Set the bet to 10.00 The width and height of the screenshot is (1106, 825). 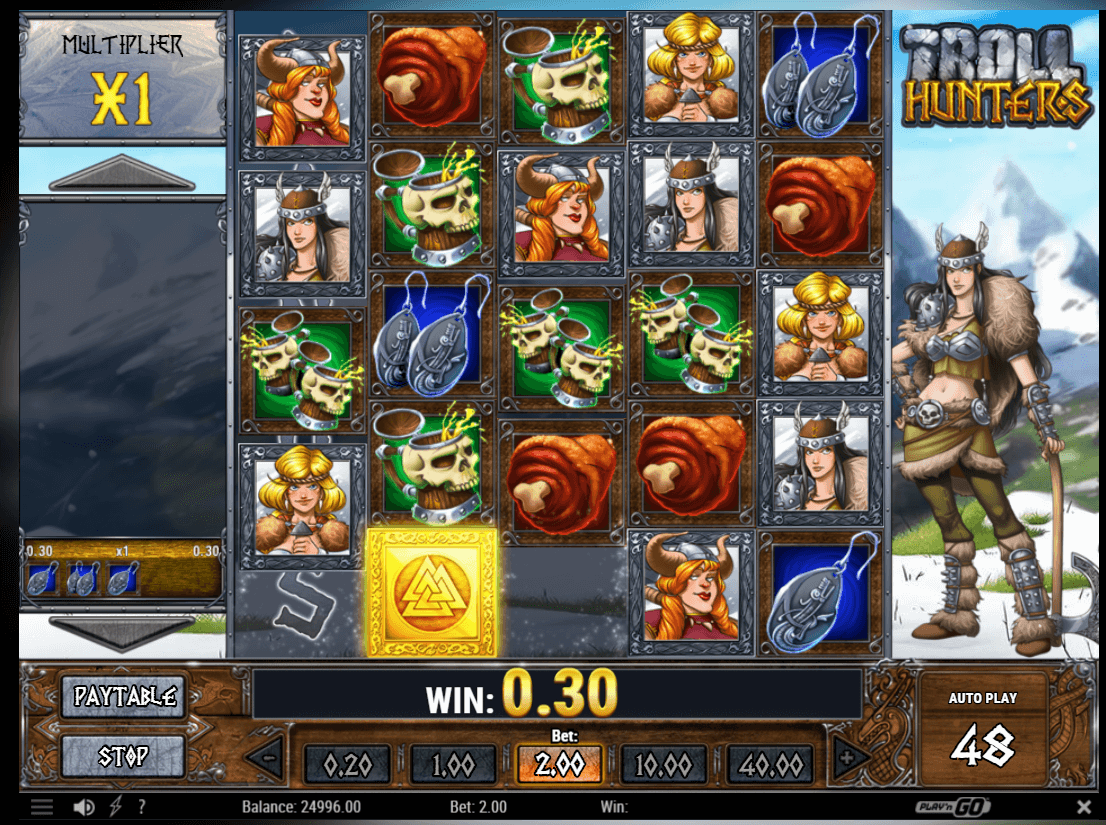pyautogui.click(x=663, y=765)
